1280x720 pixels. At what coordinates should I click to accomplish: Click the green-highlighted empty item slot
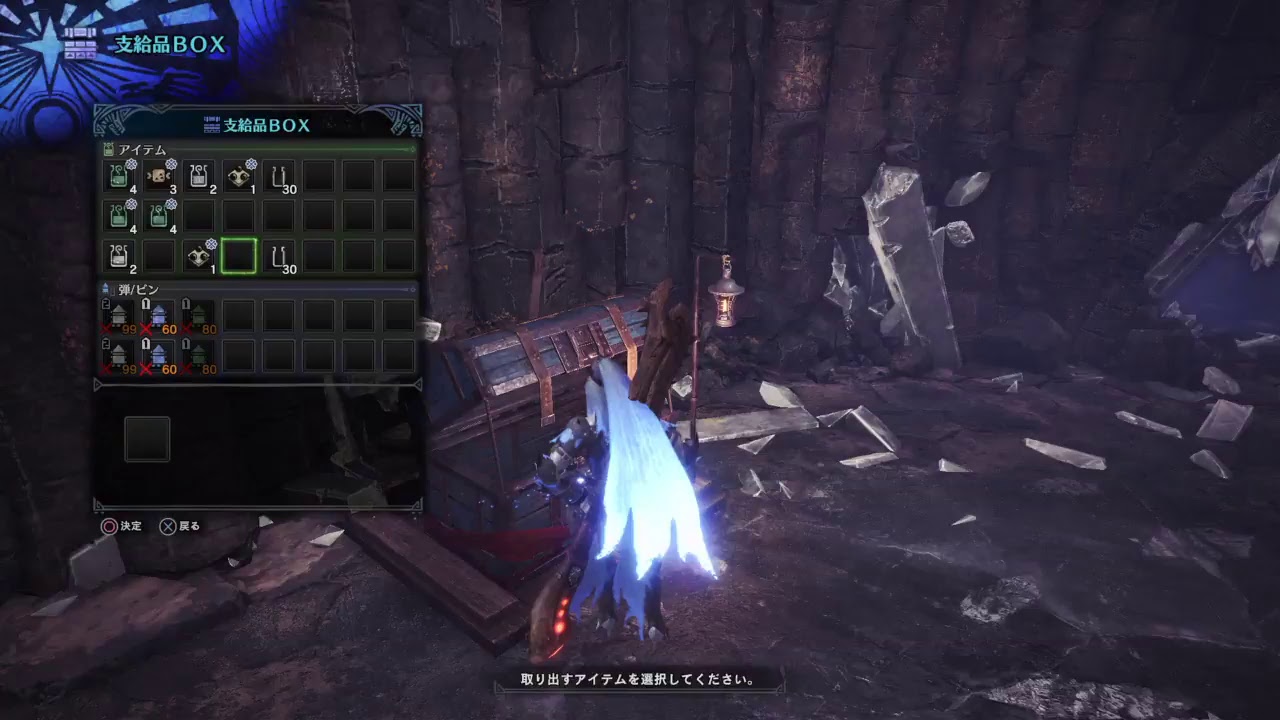coord(239,257)
